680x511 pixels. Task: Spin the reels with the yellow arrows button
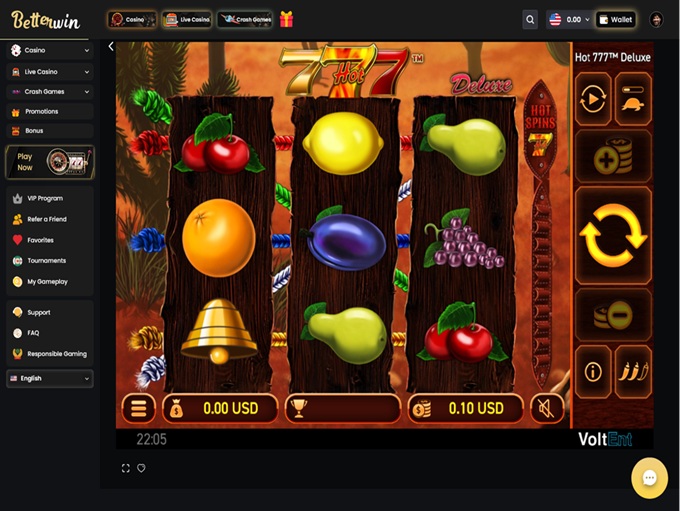click(x=612, y=235)
